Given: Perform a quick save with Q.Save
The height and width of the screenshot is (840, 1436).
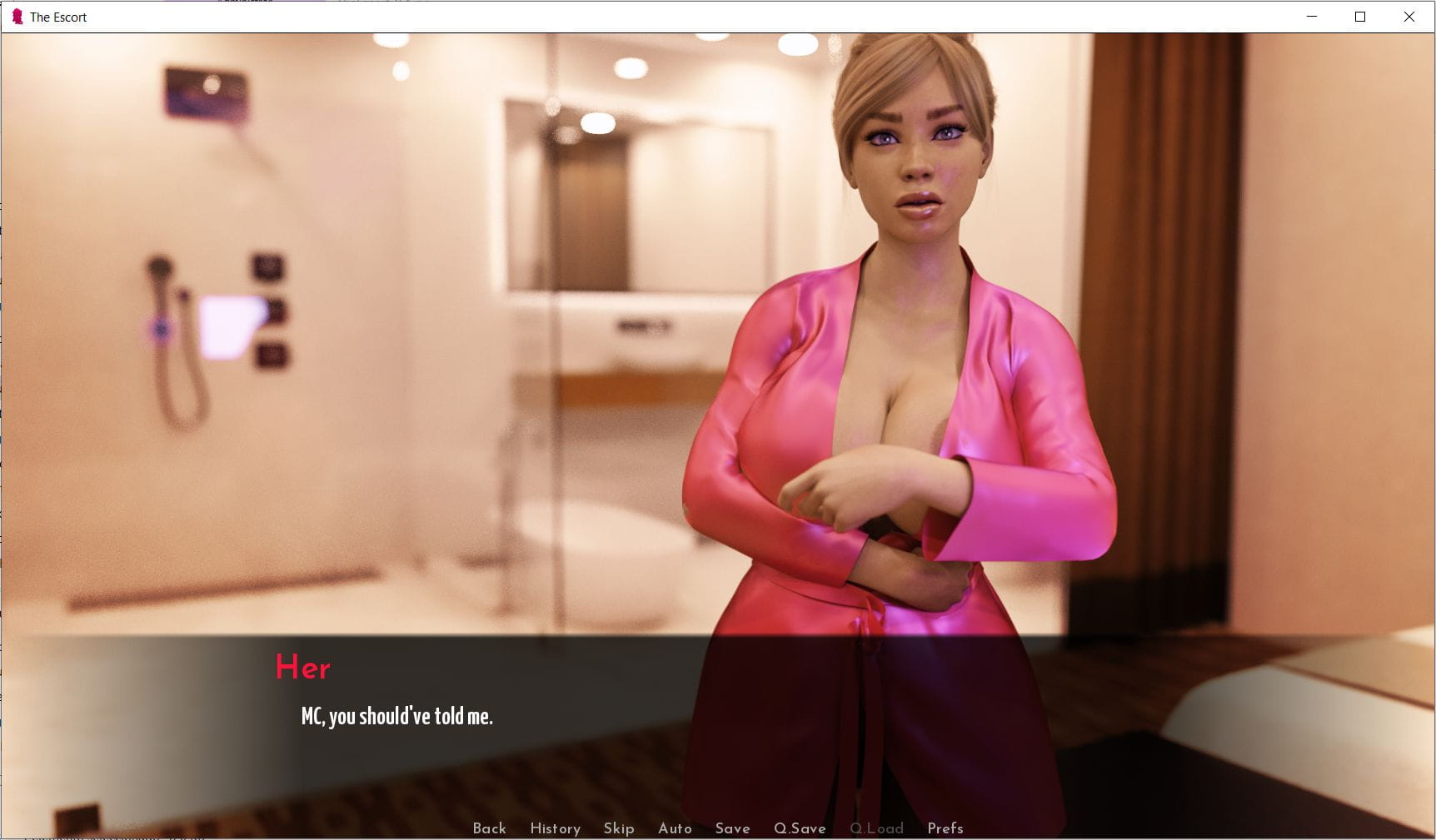Looking at the screenshot, I should pos(800,828).
